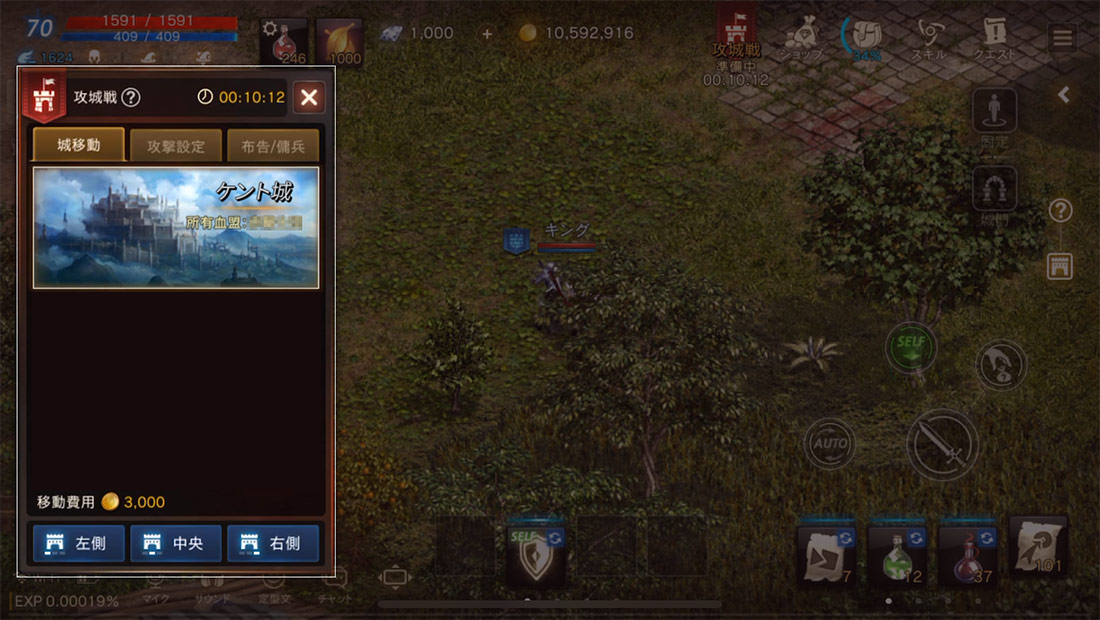Open the hamburger main menu
Image resolution: width=1100 pixels, height=620 pixels.
tap(1062, 39)
